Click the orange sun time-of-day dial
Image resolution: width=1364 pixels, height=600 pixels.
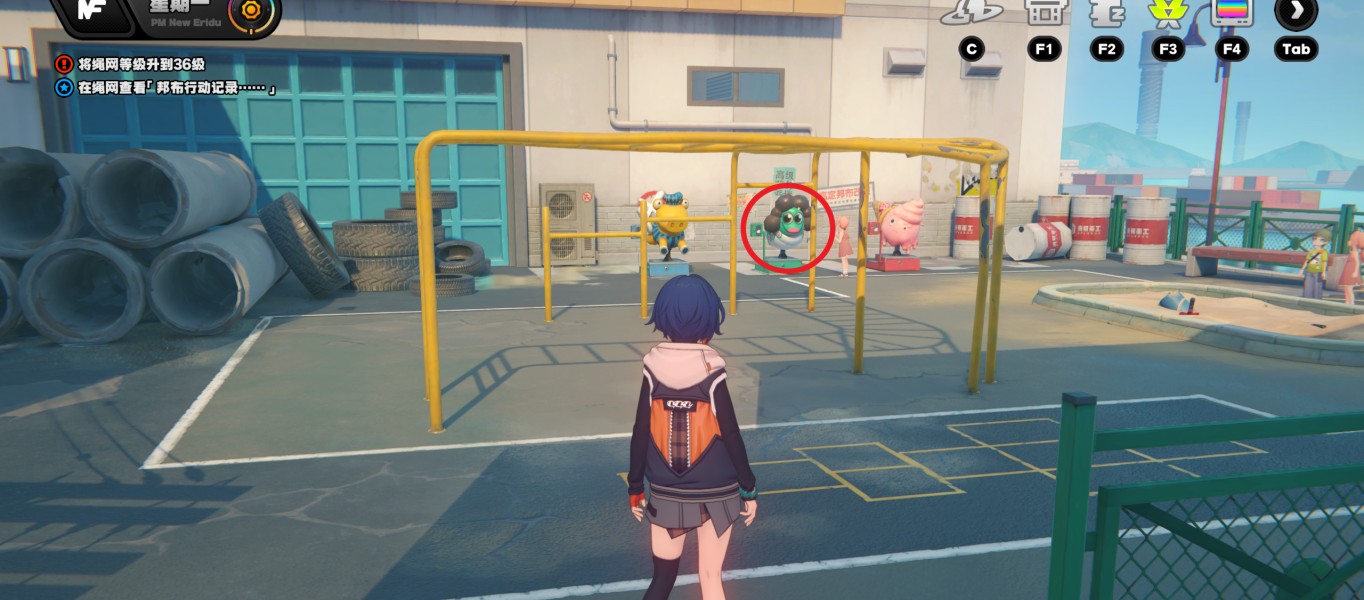[249, 11]
